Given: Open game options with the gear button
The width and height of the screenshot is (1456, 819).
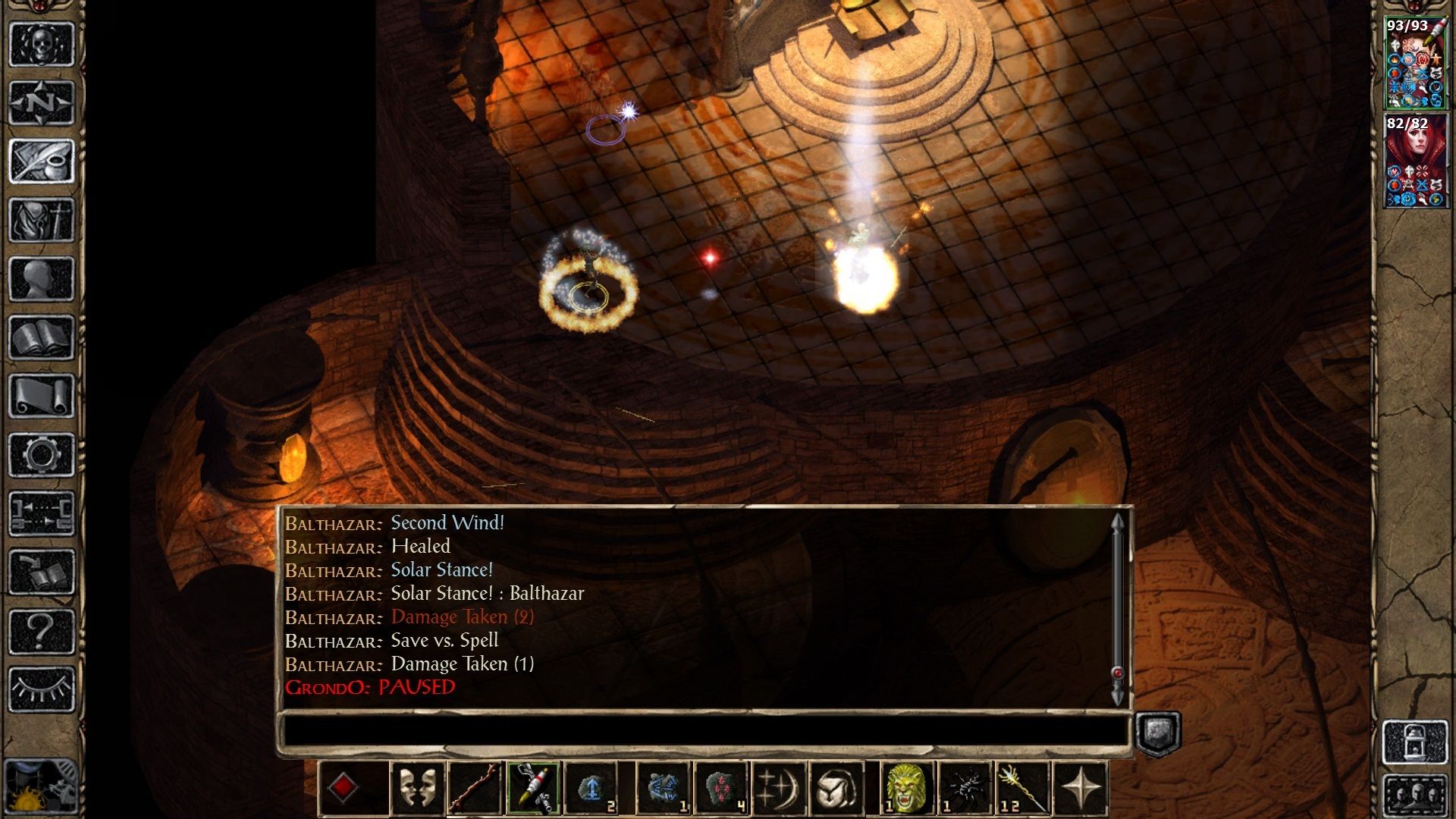Looking at the screenshot, I should tap(42, 455).
